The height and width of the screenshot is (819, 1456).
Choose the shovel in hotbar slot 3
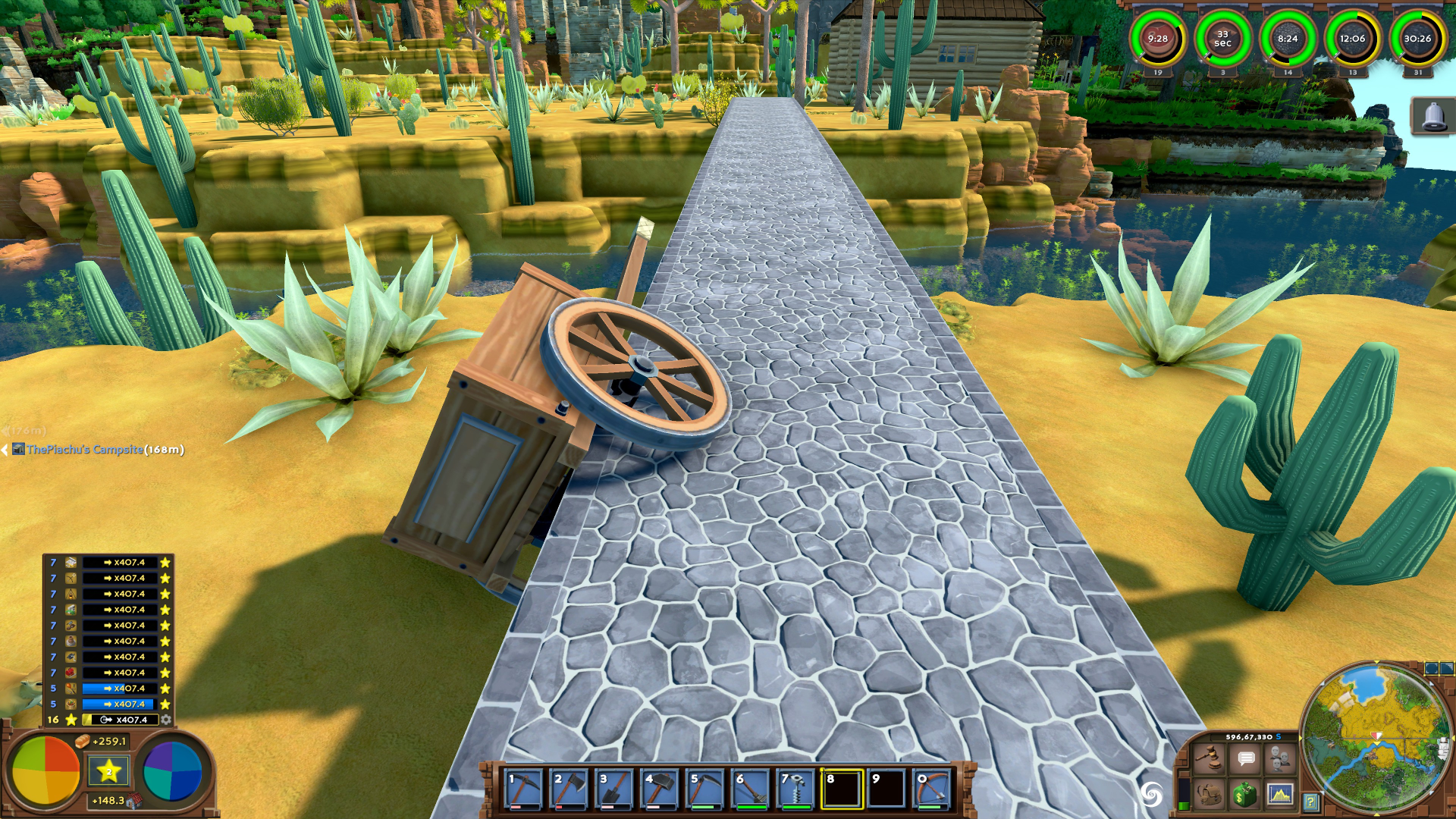pos(614,789)
